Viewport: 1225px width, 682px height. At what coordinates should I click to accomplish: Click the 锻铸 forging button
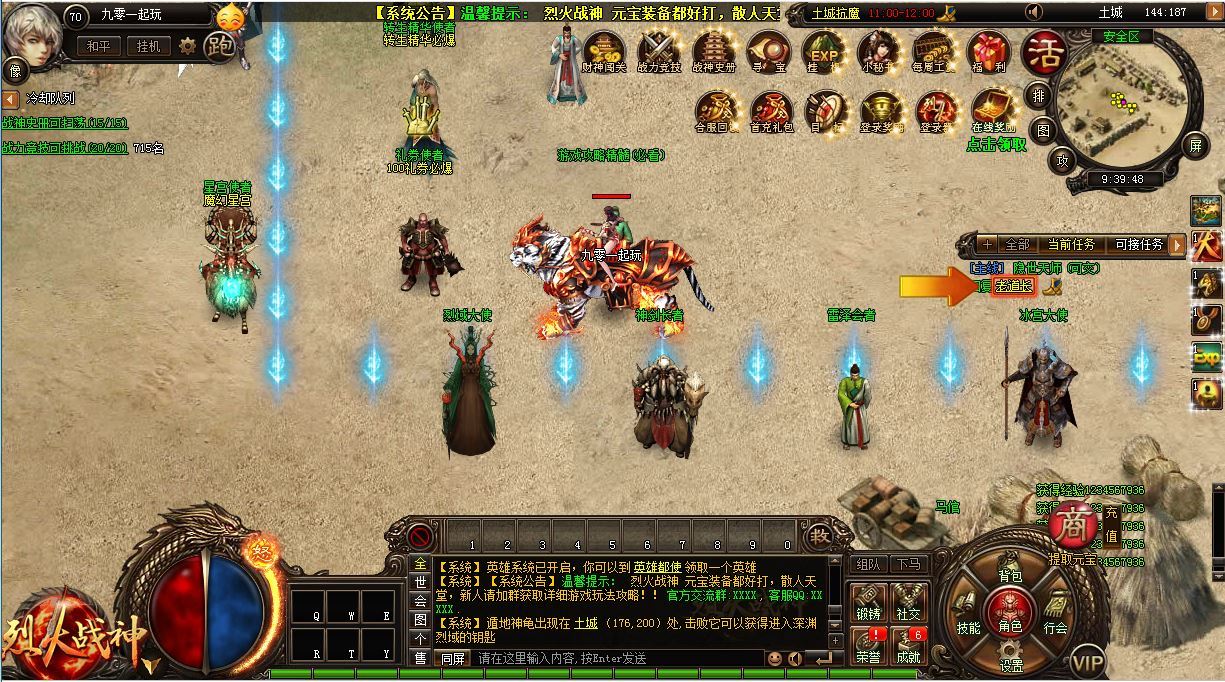pyautogui.click(x=868, y=603)
